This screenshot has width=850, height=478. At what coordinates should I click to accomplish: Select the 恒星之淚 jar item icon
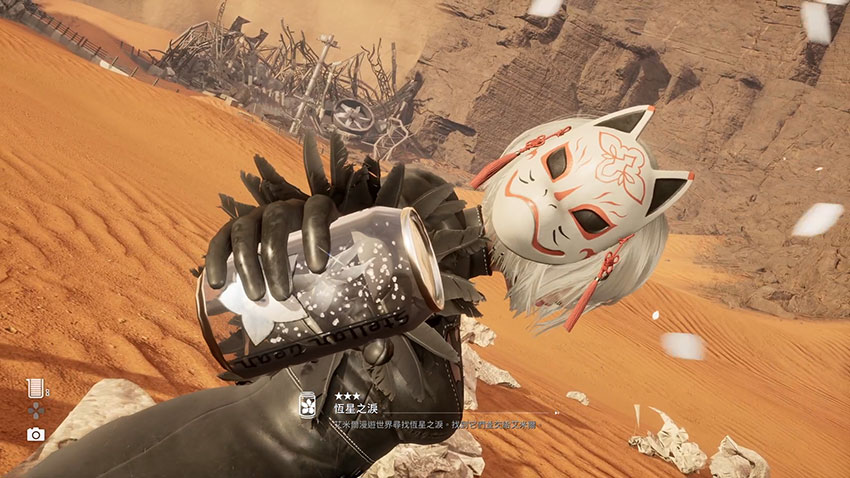point(307,405)
